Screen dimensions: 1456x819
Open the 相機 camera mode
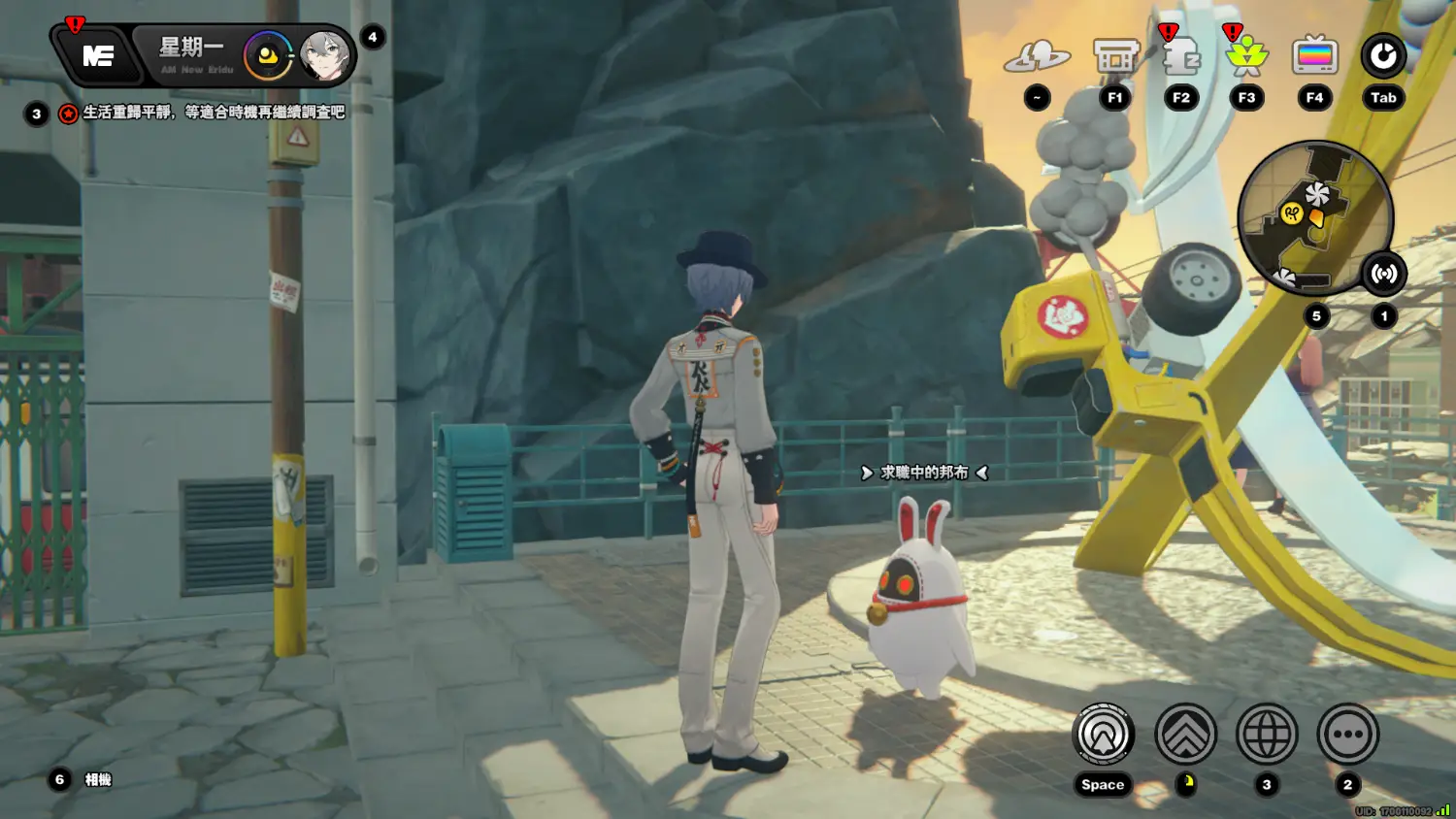pos(98,779)
